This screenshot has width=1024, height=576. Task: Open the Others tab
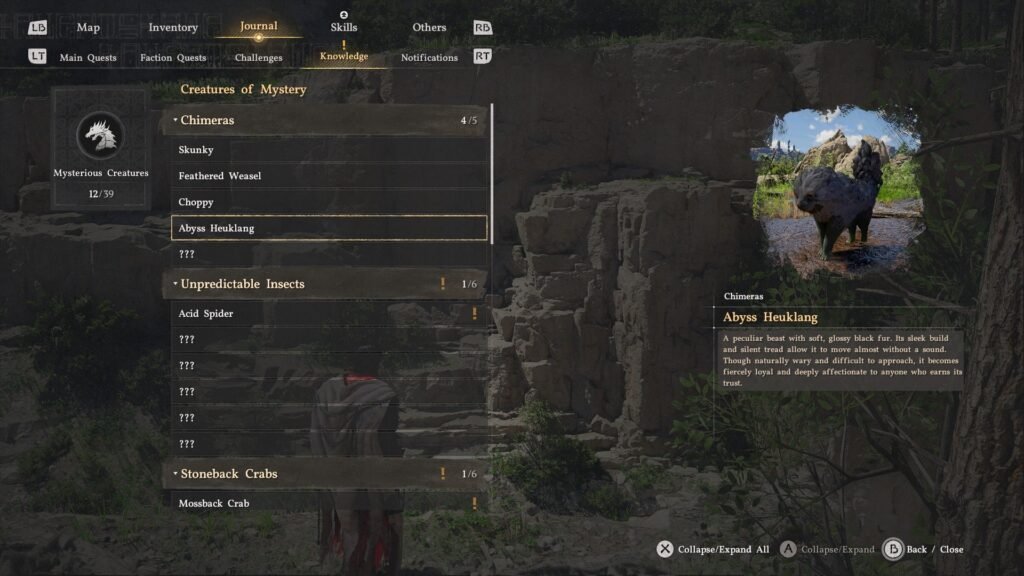pos(429,28)
